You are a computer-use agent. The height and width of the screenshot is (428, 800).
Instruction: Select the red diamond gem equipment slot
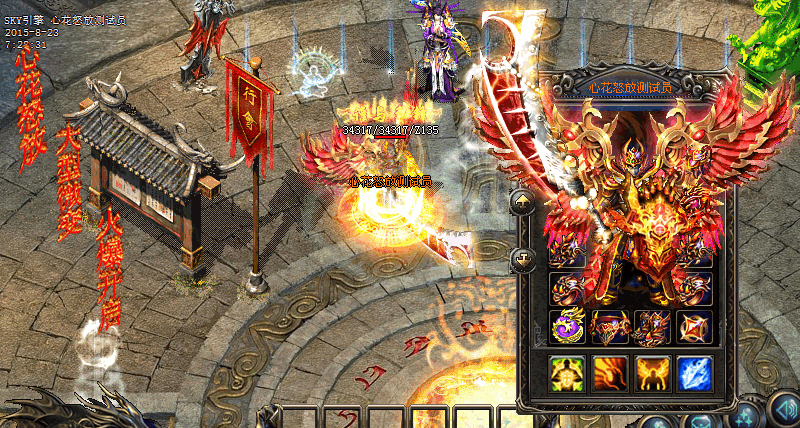click(x=694, y=327)
